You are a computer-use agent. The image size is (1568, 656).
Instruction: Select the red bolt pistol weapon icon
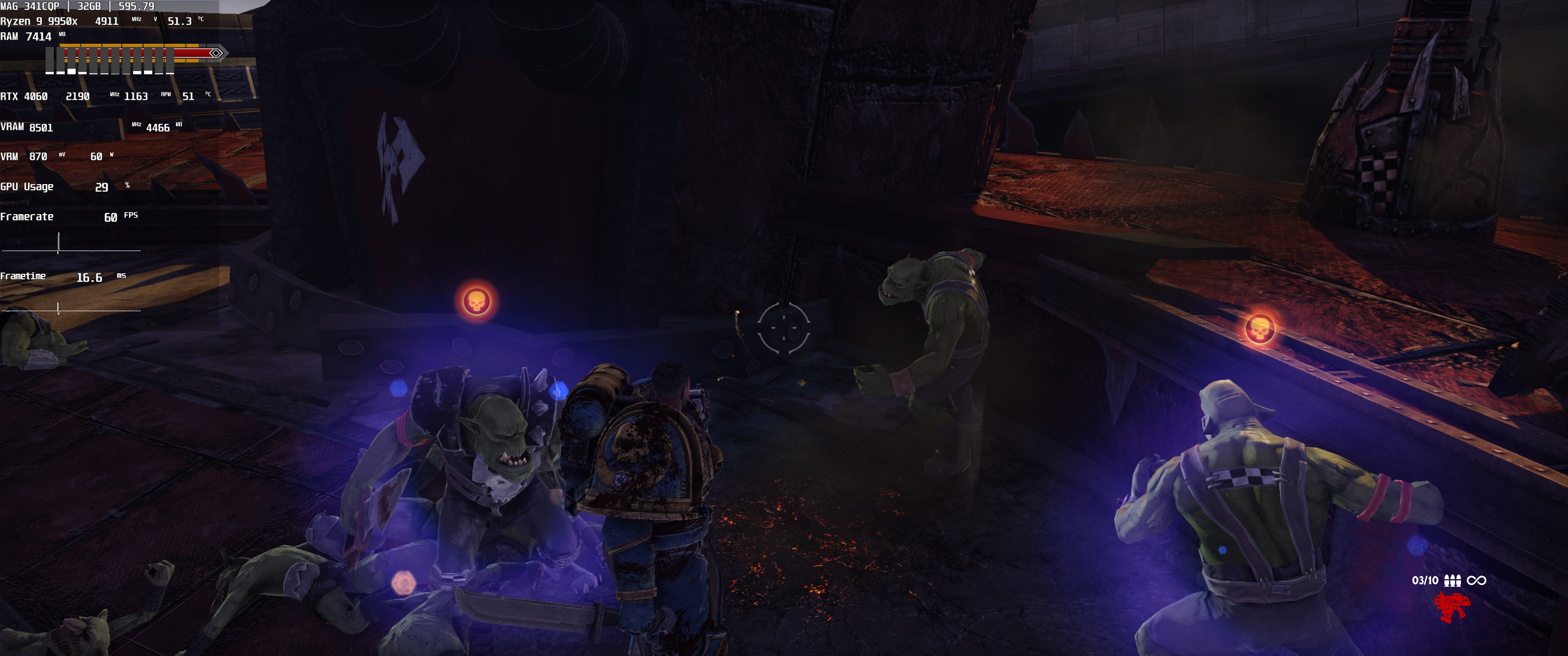point(1451,606)
